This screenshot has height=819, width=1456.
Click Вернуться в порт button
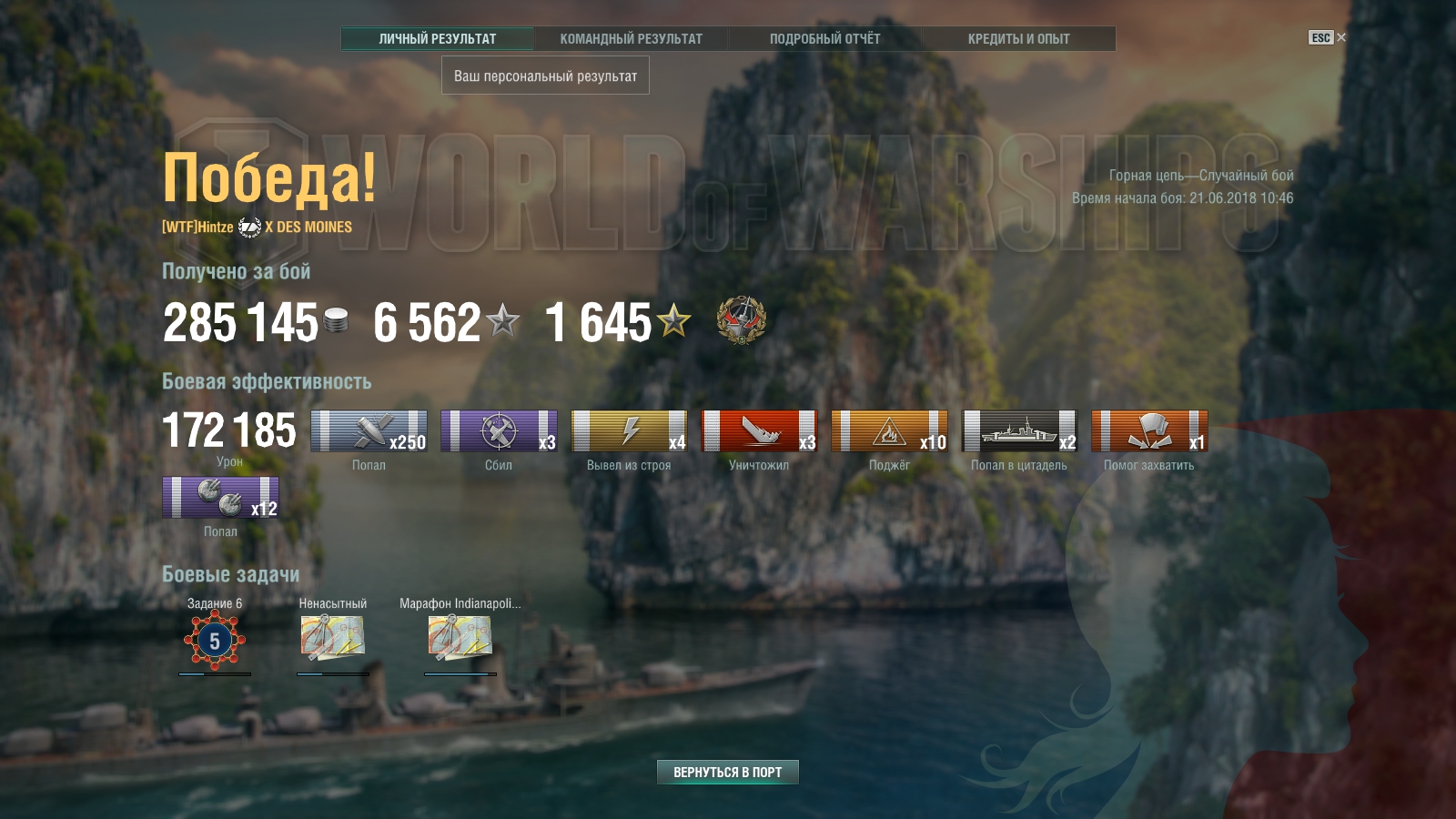click(727, 772)
